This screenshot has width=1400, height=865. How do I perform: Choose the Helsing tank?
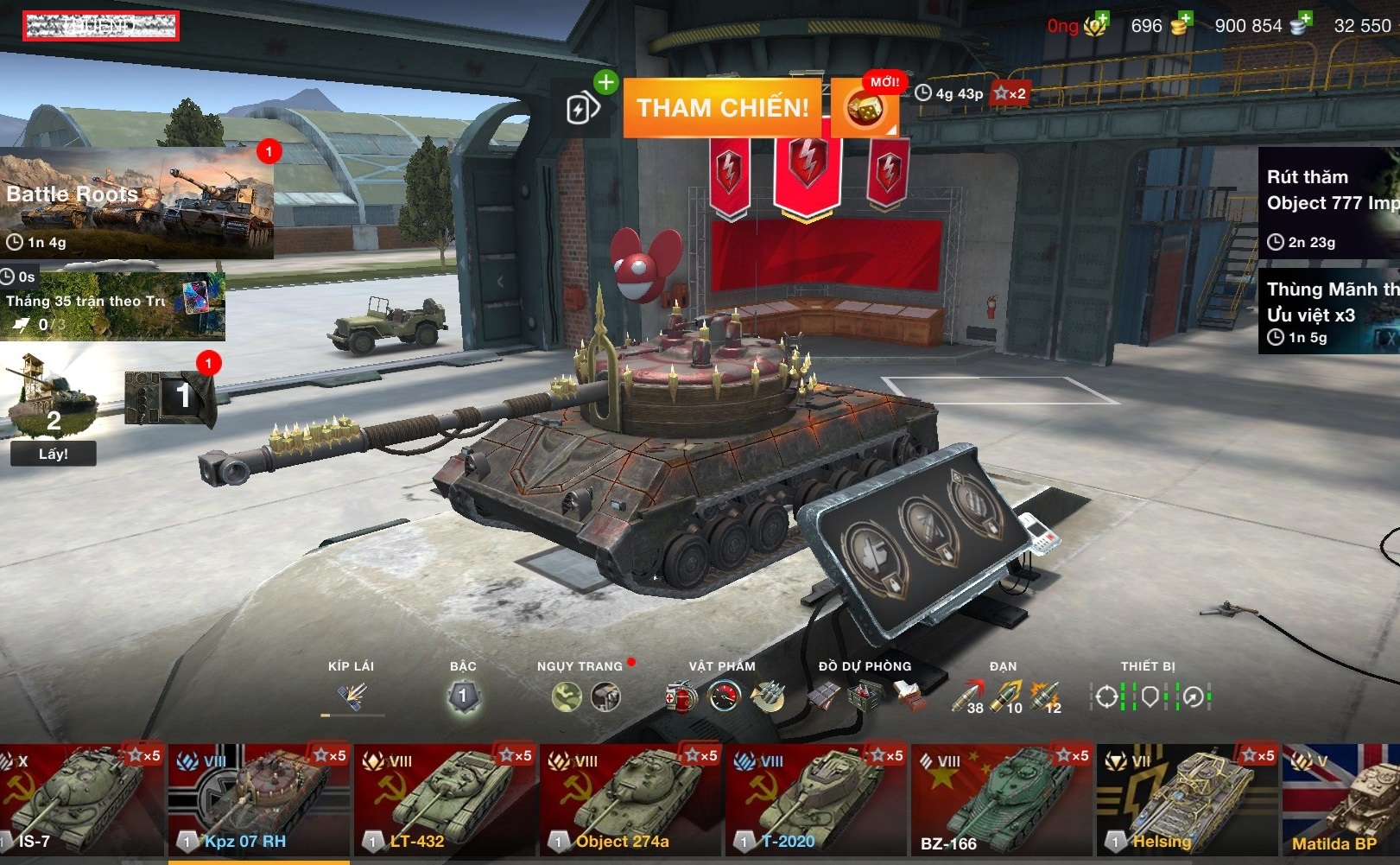click(1188, 799)
